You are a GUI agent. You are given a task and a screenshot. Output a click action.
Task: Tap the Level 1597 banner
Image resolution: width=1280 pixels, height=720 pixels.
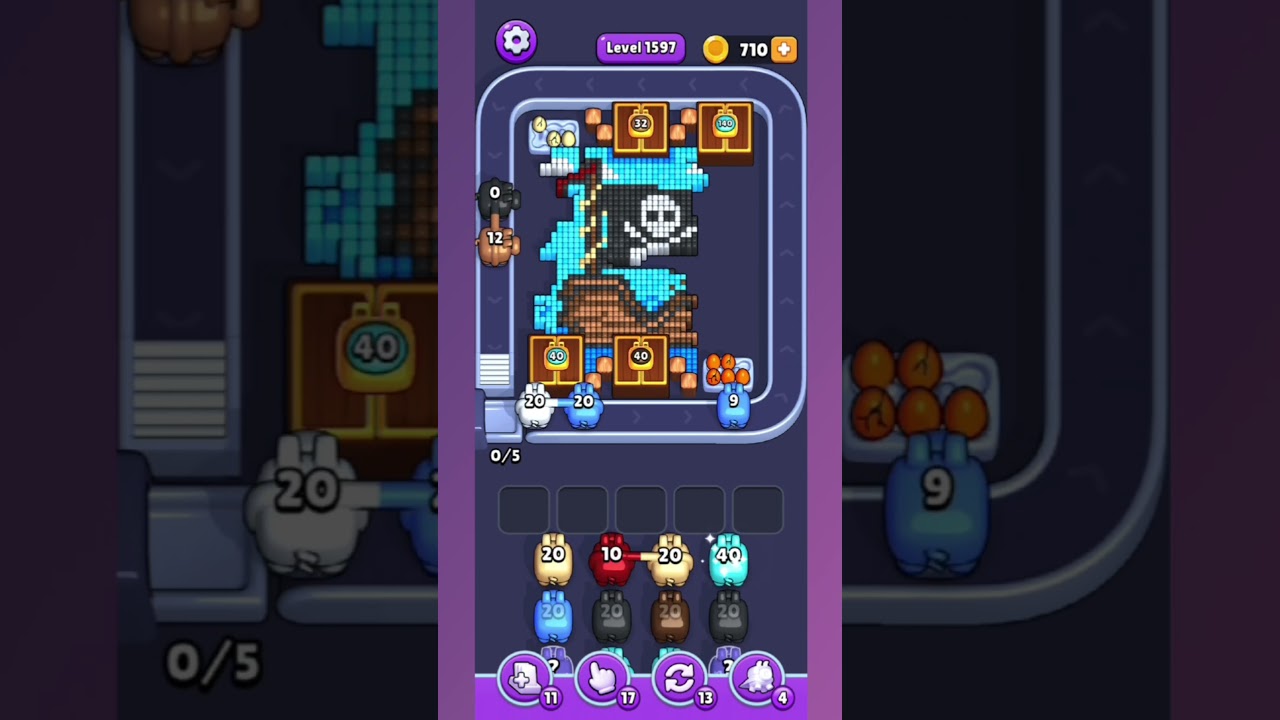[x=640, y=48]
